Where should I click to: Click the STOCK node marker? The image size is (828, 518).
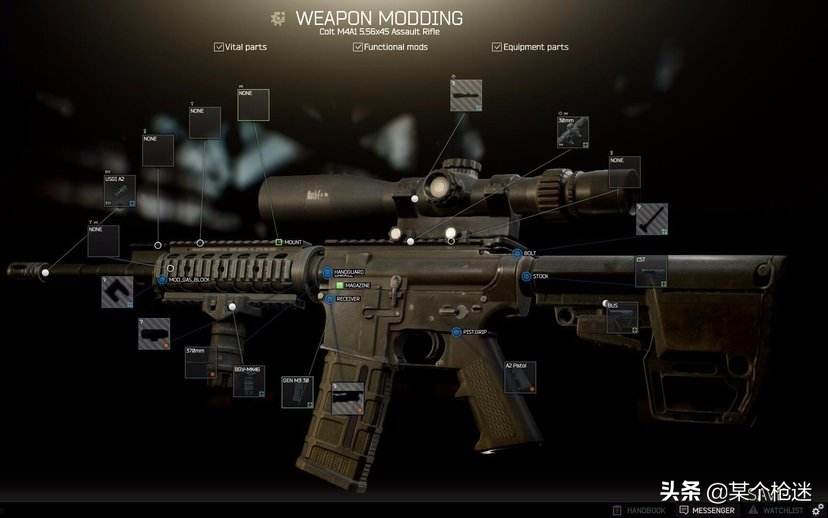click(526, 276)
